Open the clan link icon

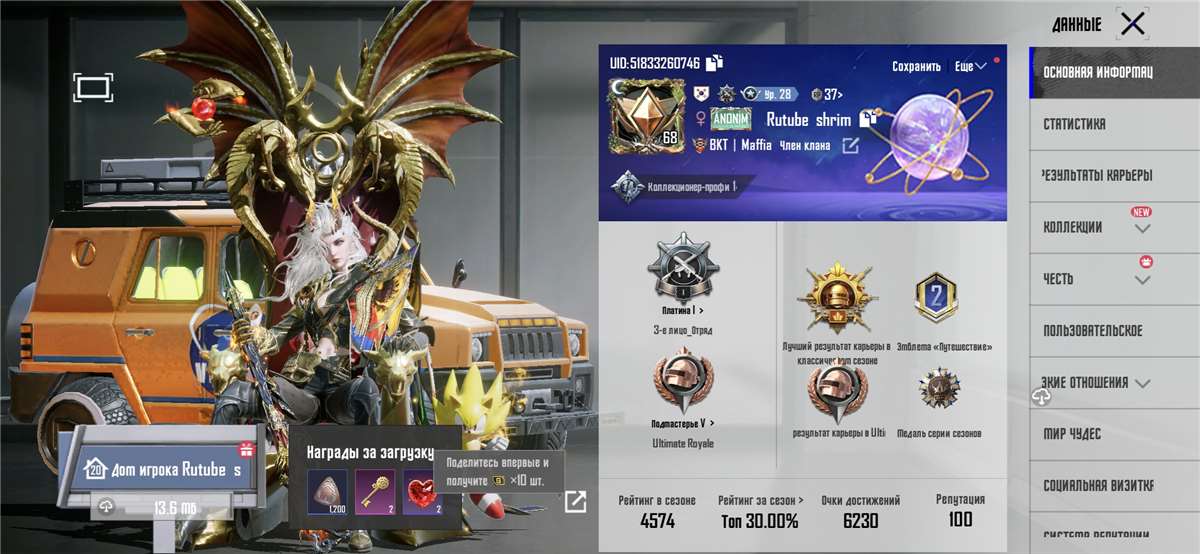(x=850, y=146)
